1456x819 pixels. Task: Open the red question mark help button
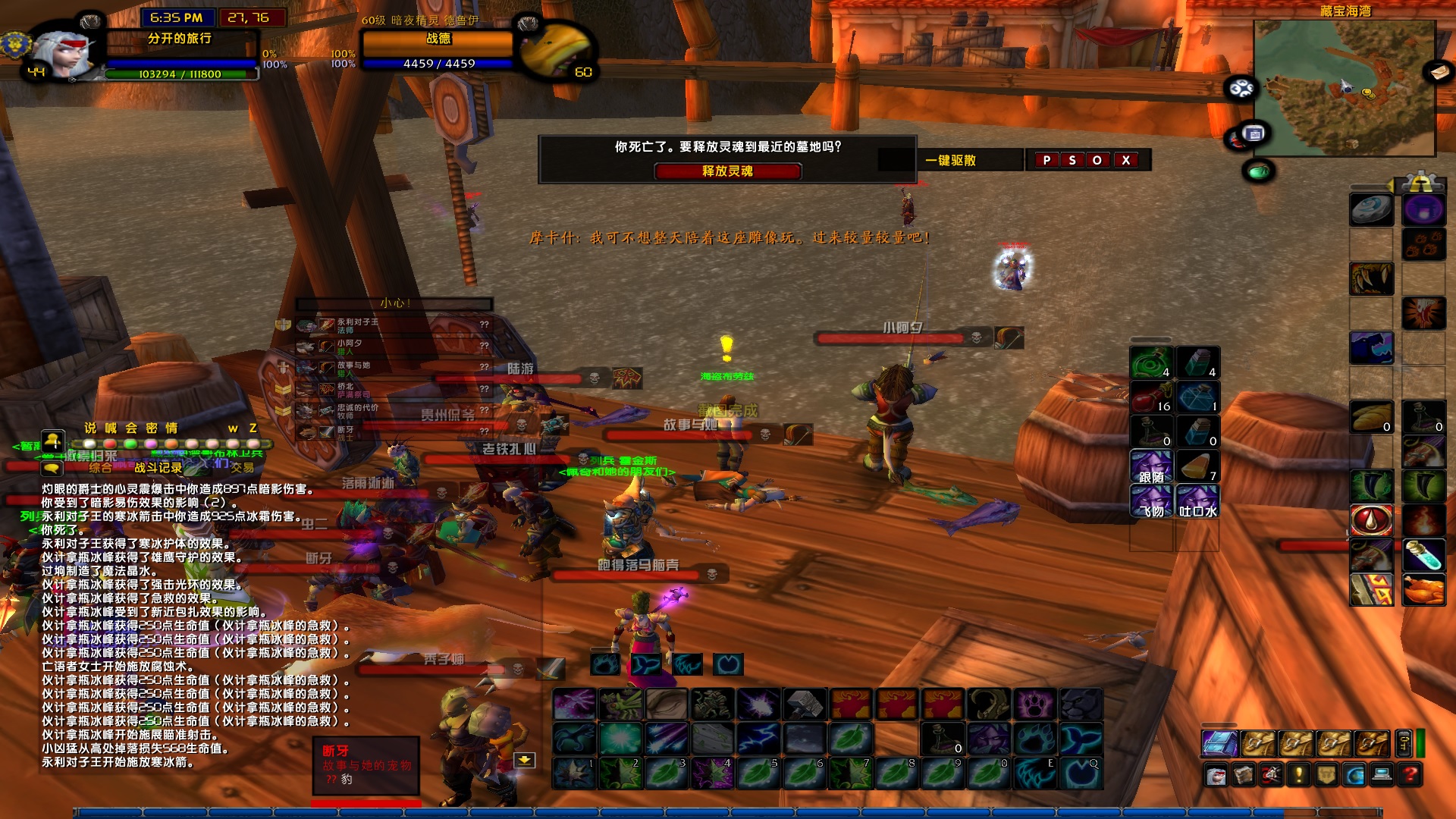coord(1410,775)
